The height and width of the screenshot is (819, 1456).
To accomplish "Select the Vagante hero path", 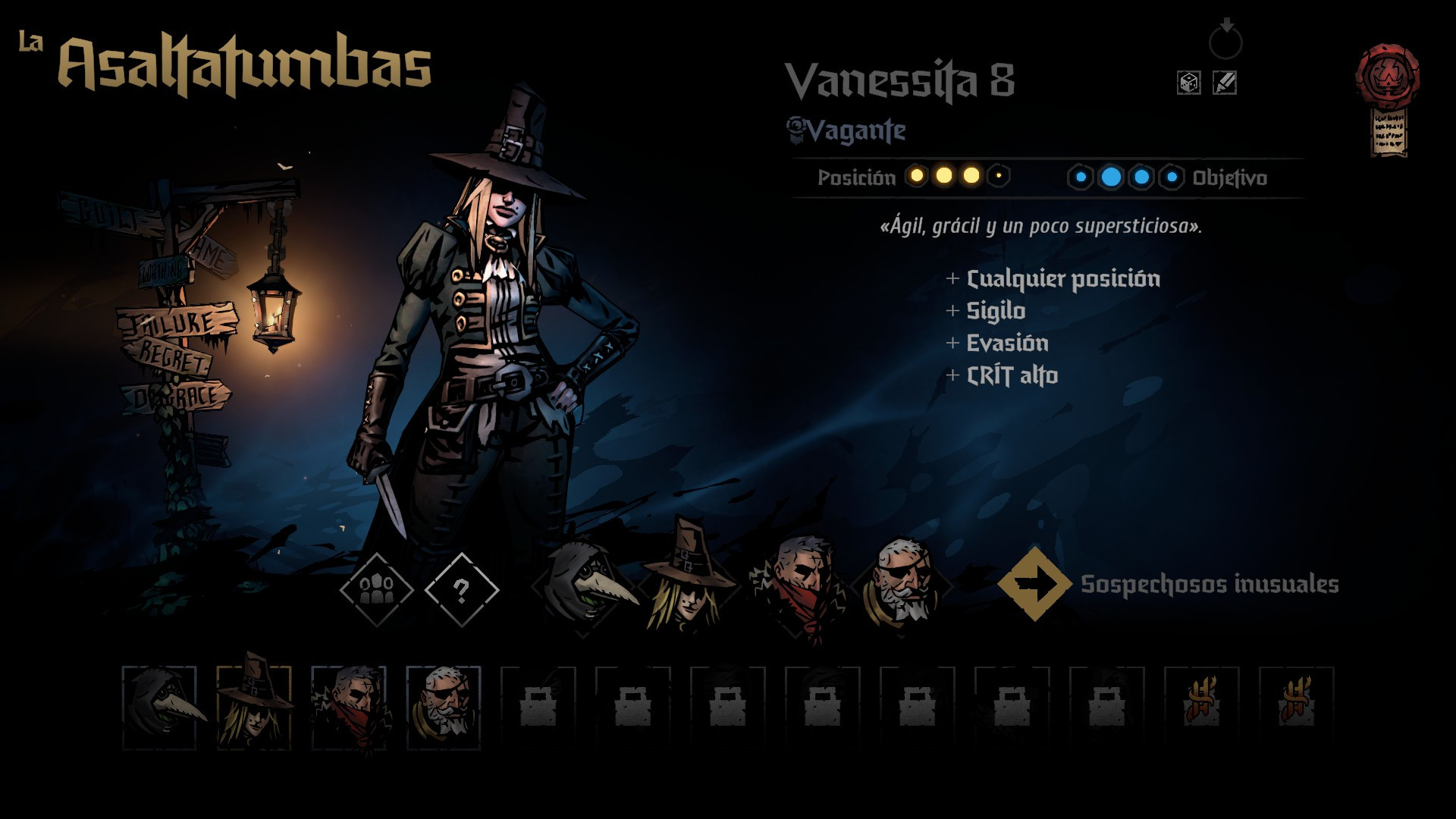I will [847, 131].
